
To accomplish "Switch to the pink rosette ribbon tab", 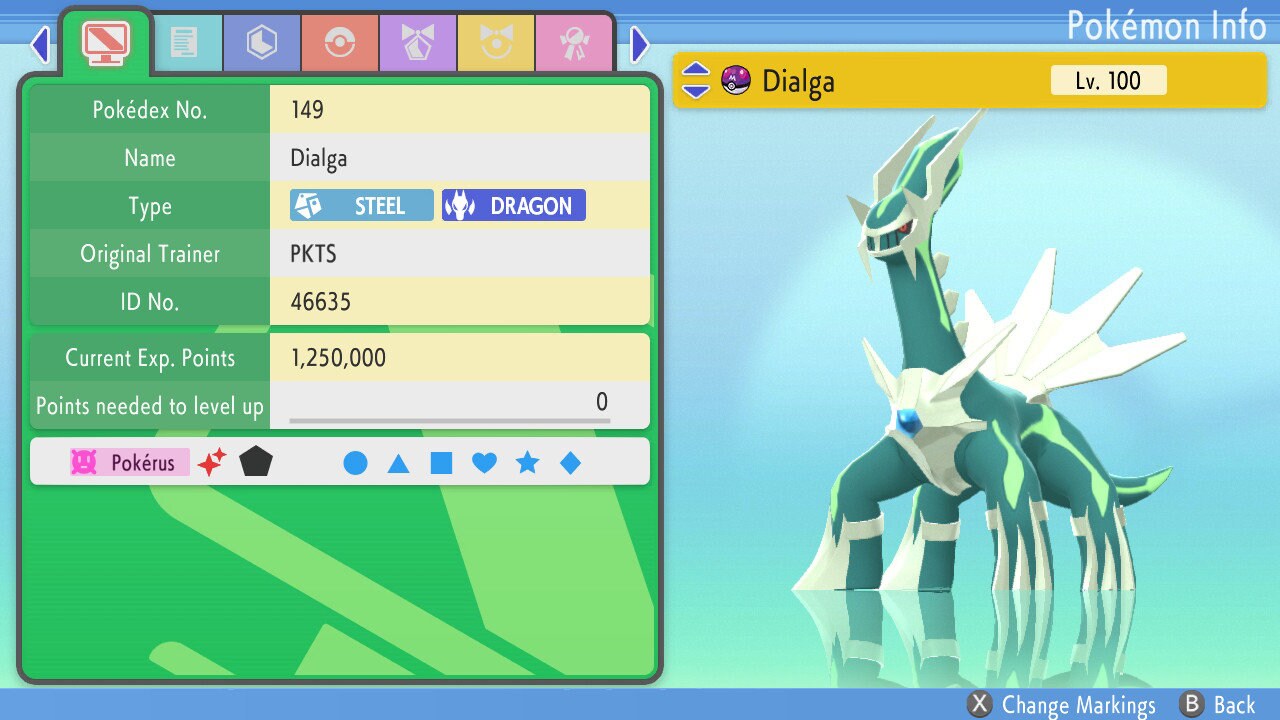I will (574, 42).
